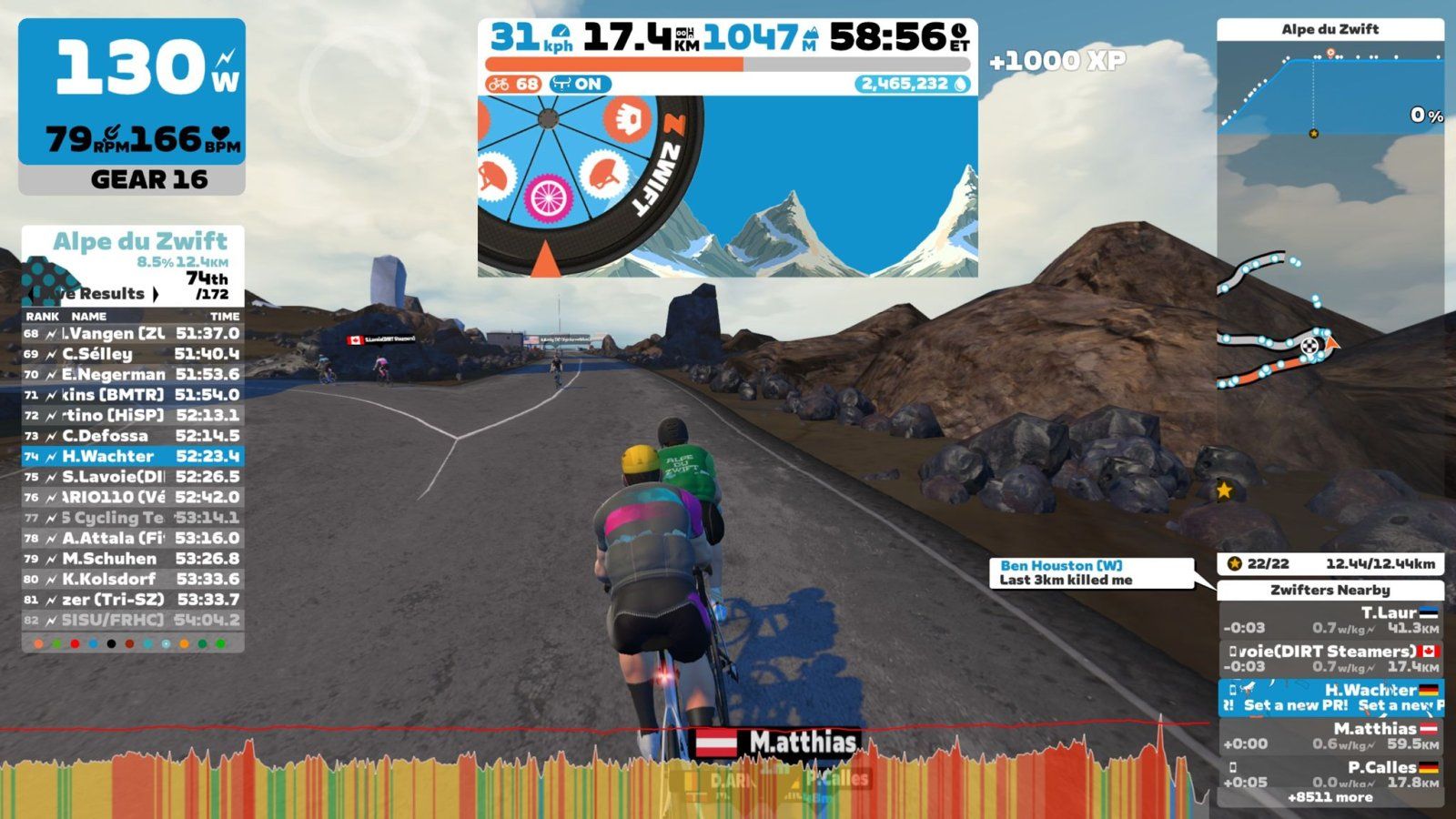The image size is (1456, 819).
Task: Select C.Sélley in the segment results
Action: pos(133,354)
